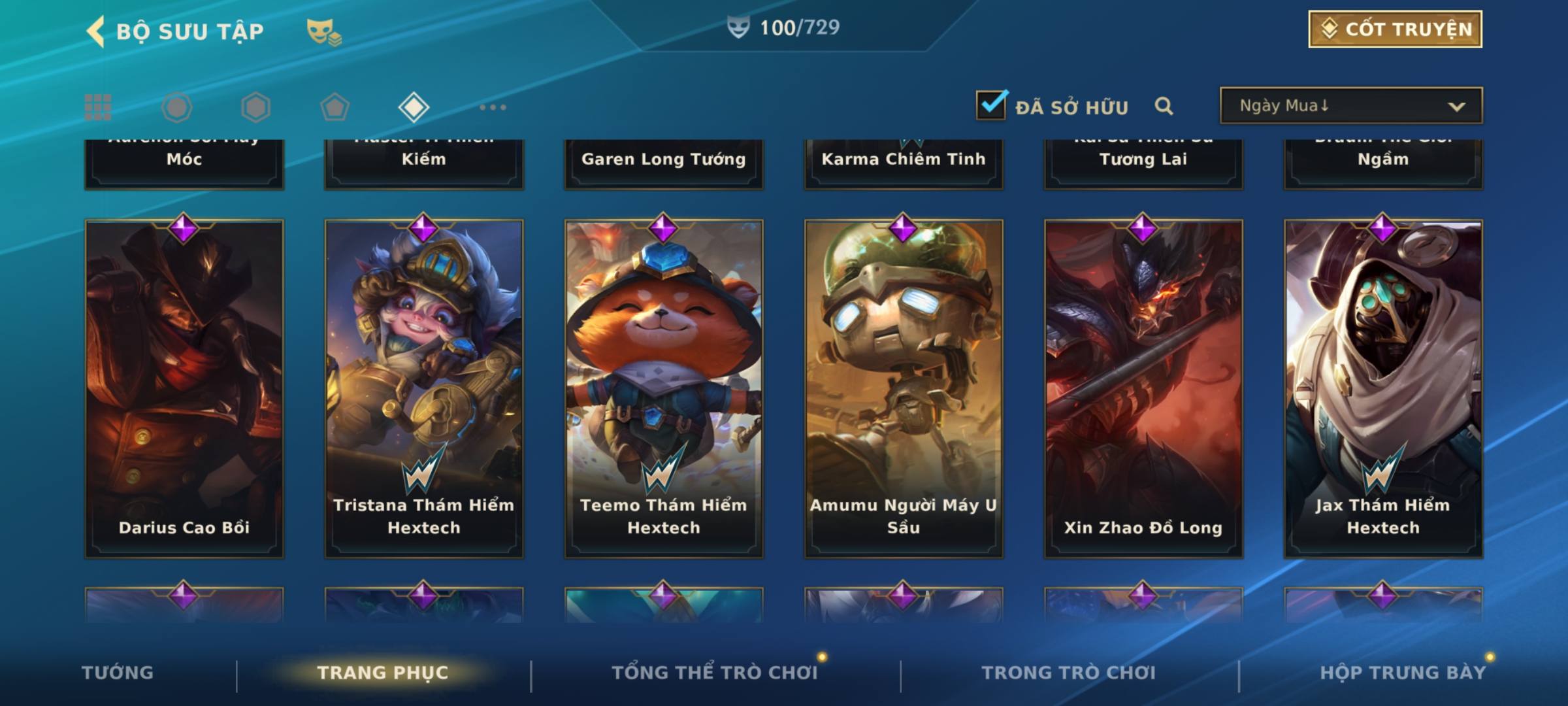Toggle the Đã Sở Hữu checkbox
Screen dimensions: 1568x706
click(x=990, y=105)
